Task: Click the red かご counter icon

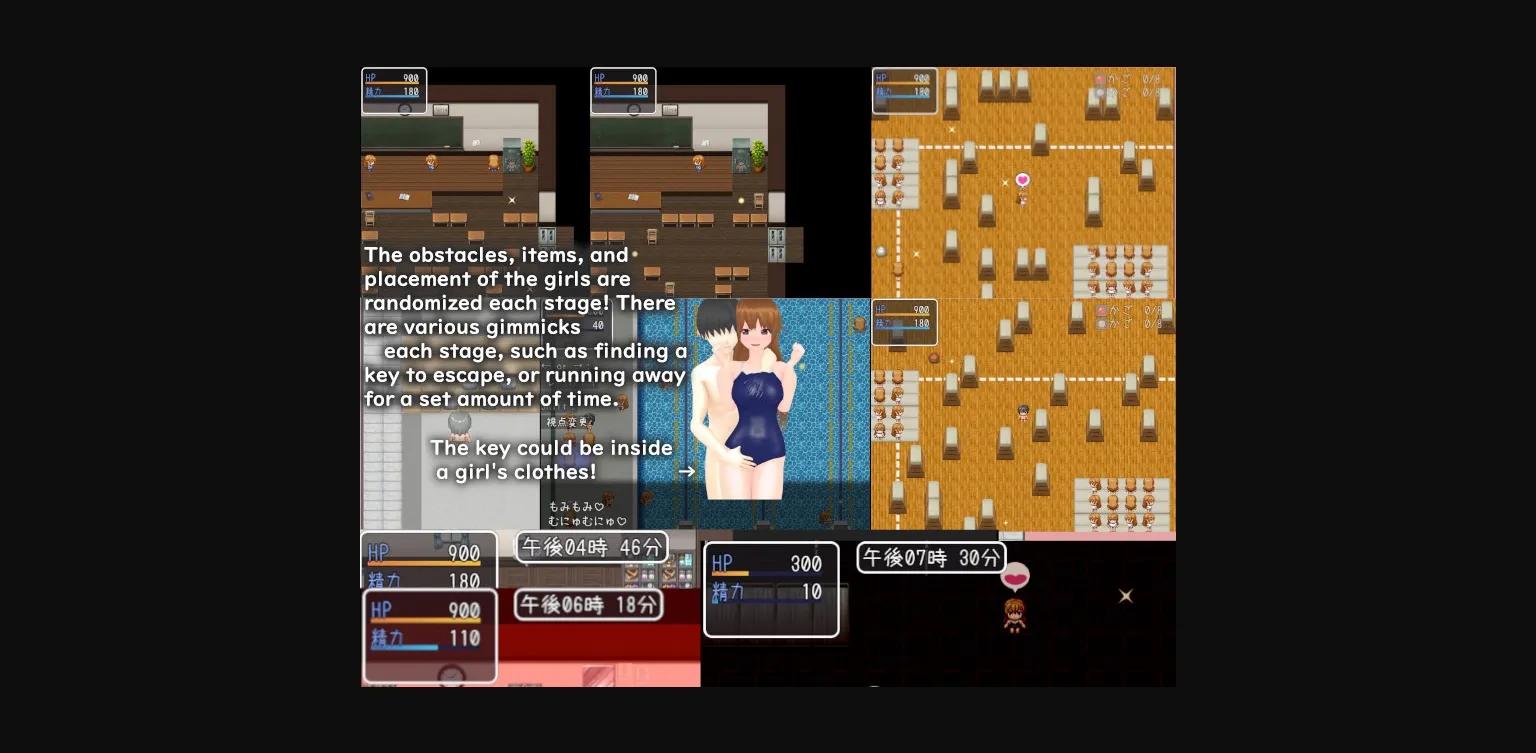Action: [x=1100, y=77]
